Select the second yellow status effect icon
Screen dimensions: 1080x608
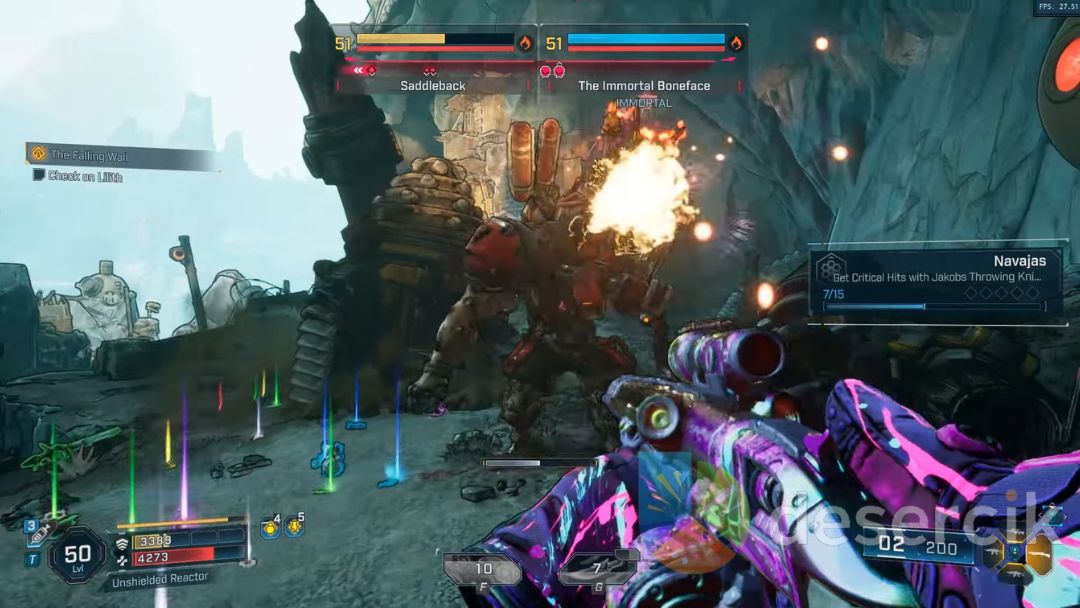pyautogui.click(x=294, y=526)
